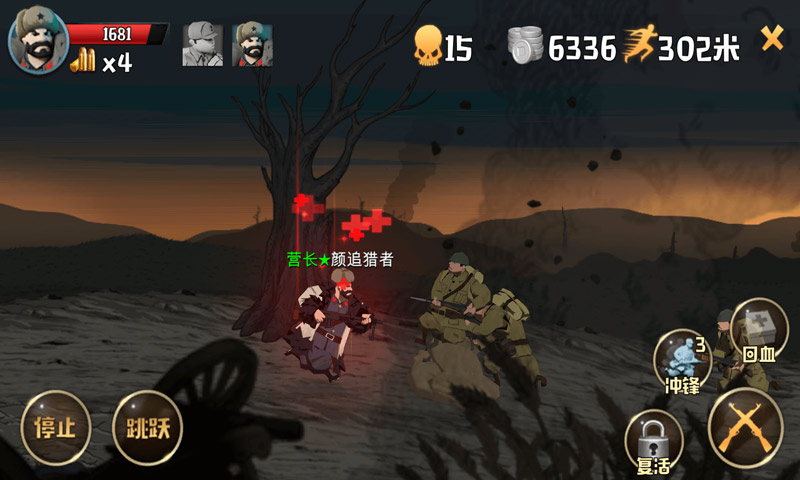Select the locked 复活 revive button
This screenshot has width=800, height=480.
tap(654, 441)
